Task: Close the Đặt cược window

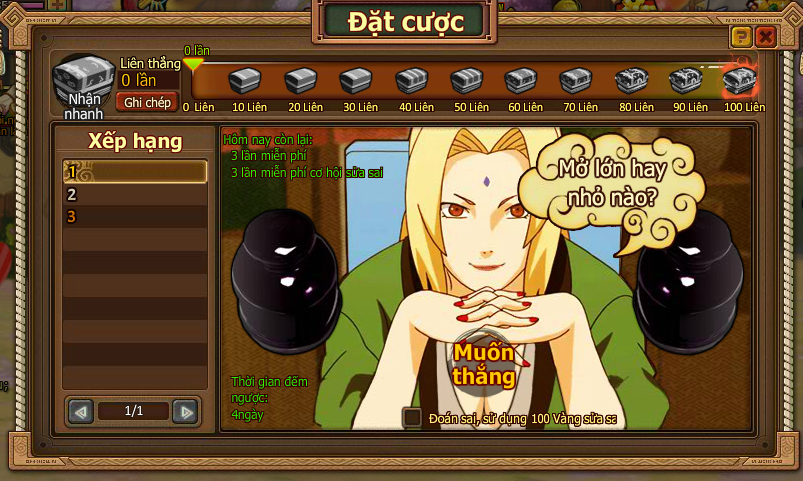Action: (765, 38)
